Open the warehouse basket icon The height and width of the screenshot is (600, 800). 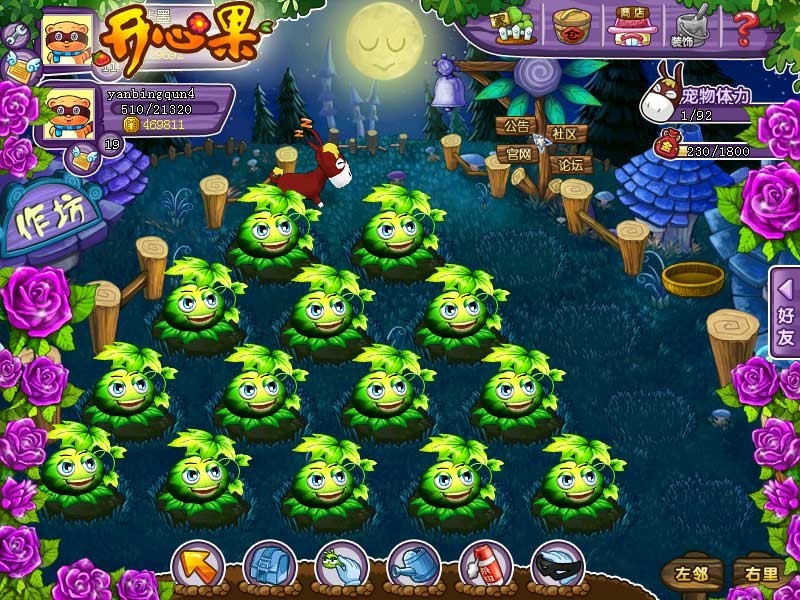pos(573,25)
